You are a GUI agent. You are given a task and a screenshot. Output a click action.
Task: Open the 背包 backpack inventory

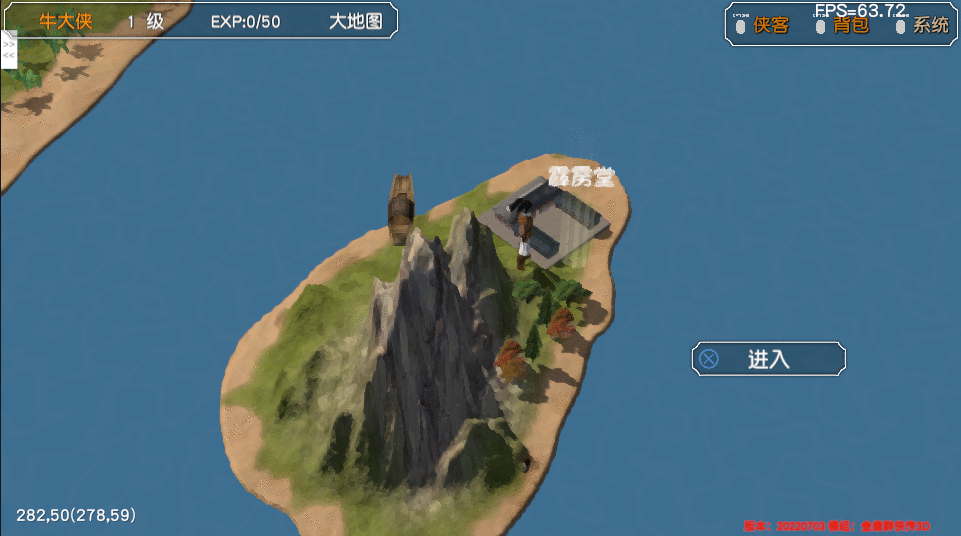[850, 26]
